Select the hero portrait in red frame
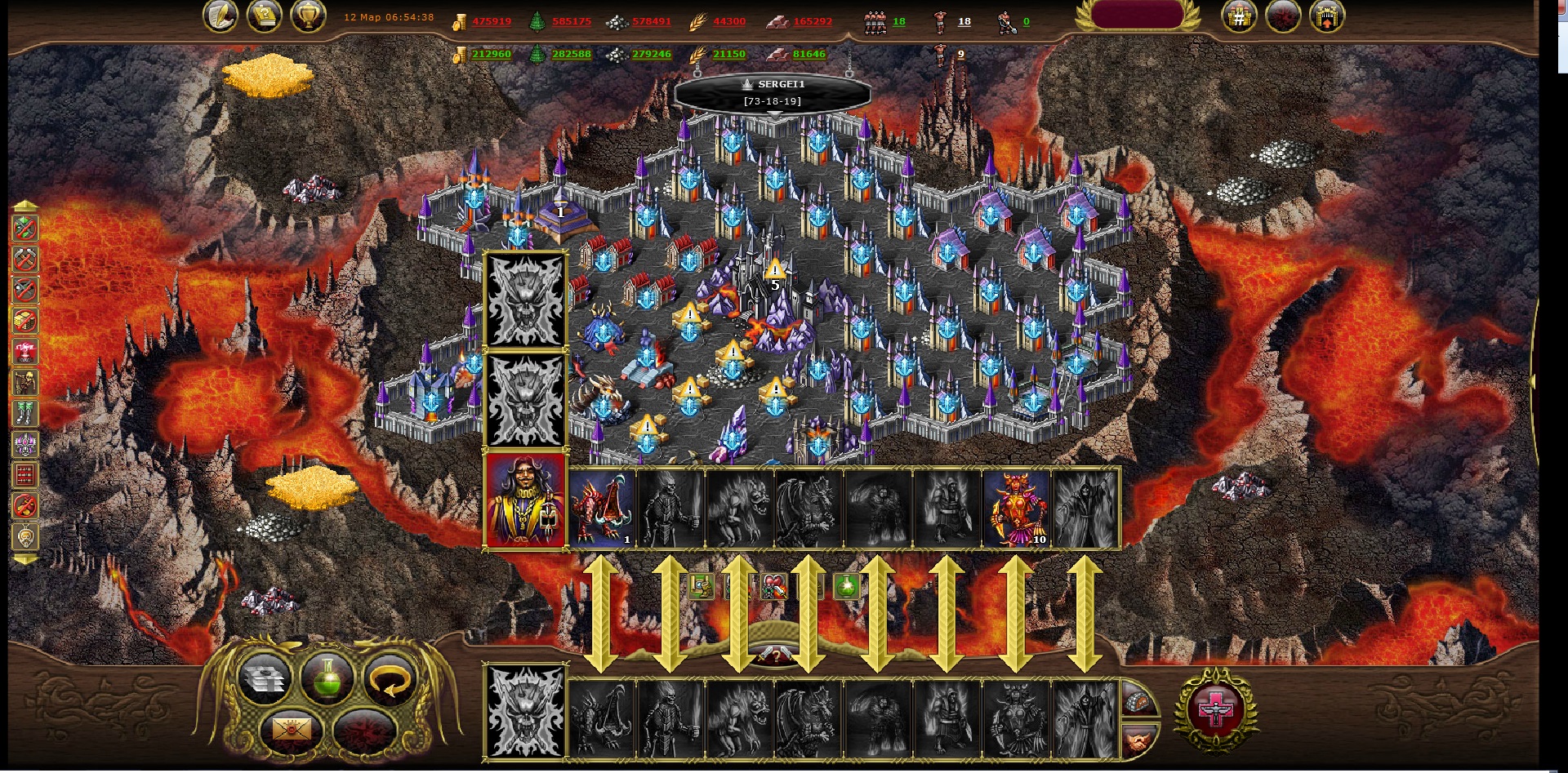This screenshot has width=1568, height=773. 525,500
